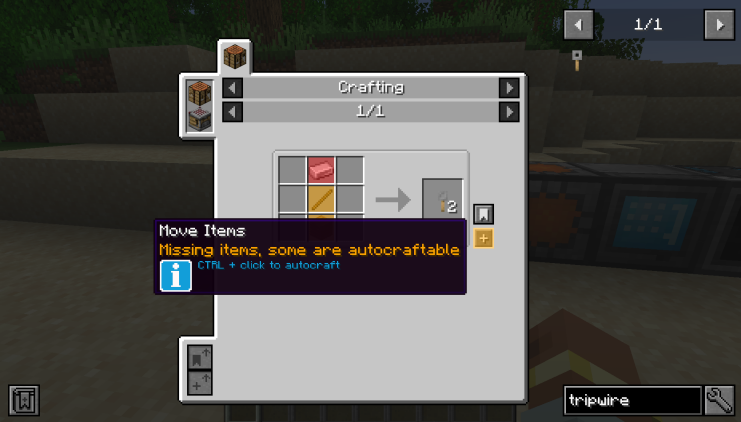
Task: Go to the next recipe category
Action: click(509, 88)
